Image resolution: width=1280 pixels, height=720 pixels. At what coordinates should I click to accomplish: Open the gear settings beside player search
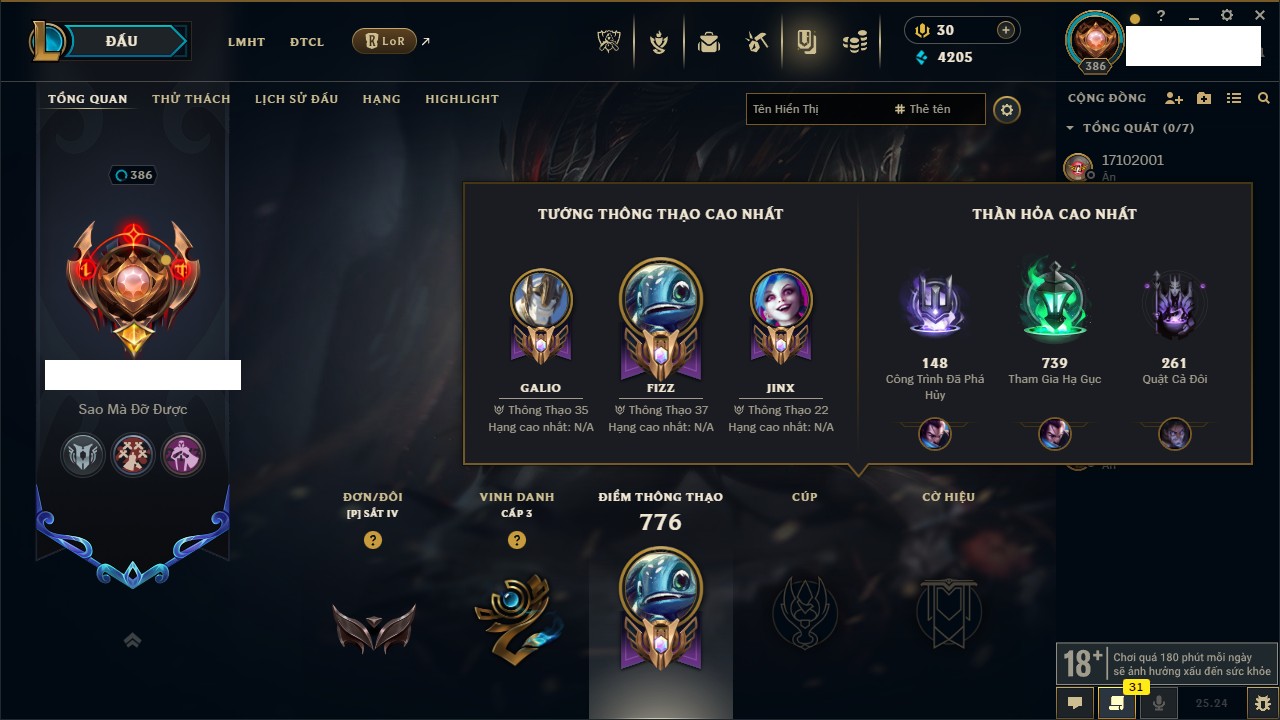1007,110
